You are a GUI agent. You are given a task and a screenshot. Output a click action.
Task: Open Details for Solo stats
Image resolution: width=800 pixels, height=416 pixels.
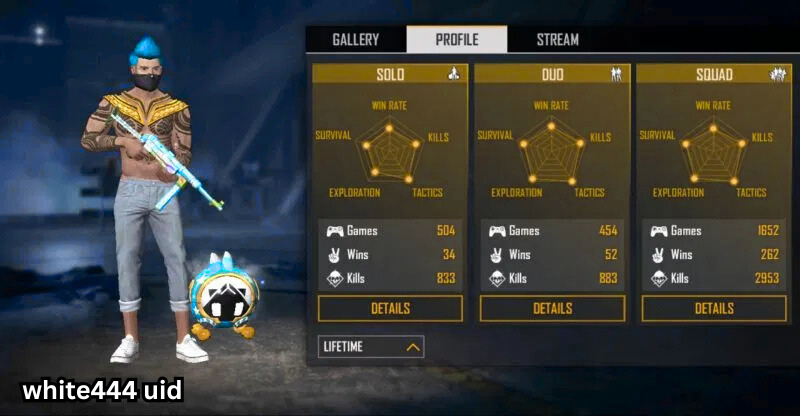390,308
